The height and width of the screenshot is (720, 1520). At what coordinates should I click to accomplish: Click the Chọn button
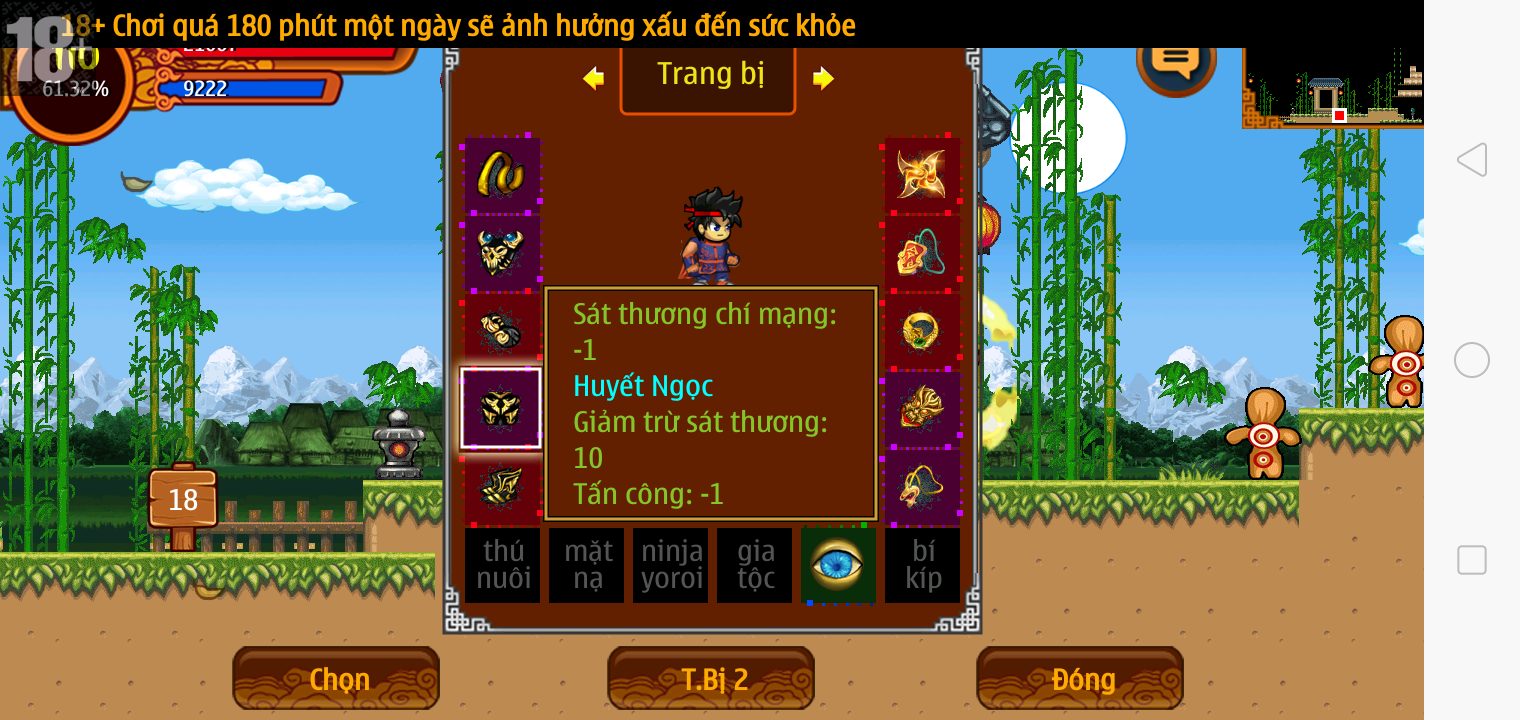click(336, 679)
